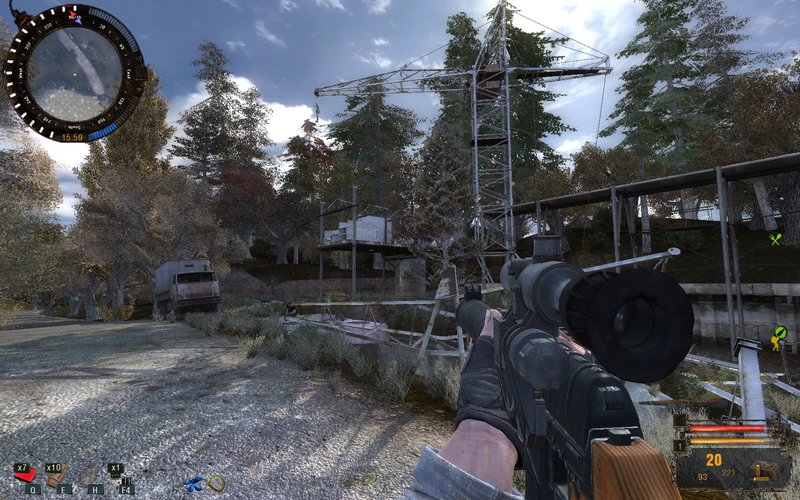Click the yellow stalker status icon

tap(778, 336)
